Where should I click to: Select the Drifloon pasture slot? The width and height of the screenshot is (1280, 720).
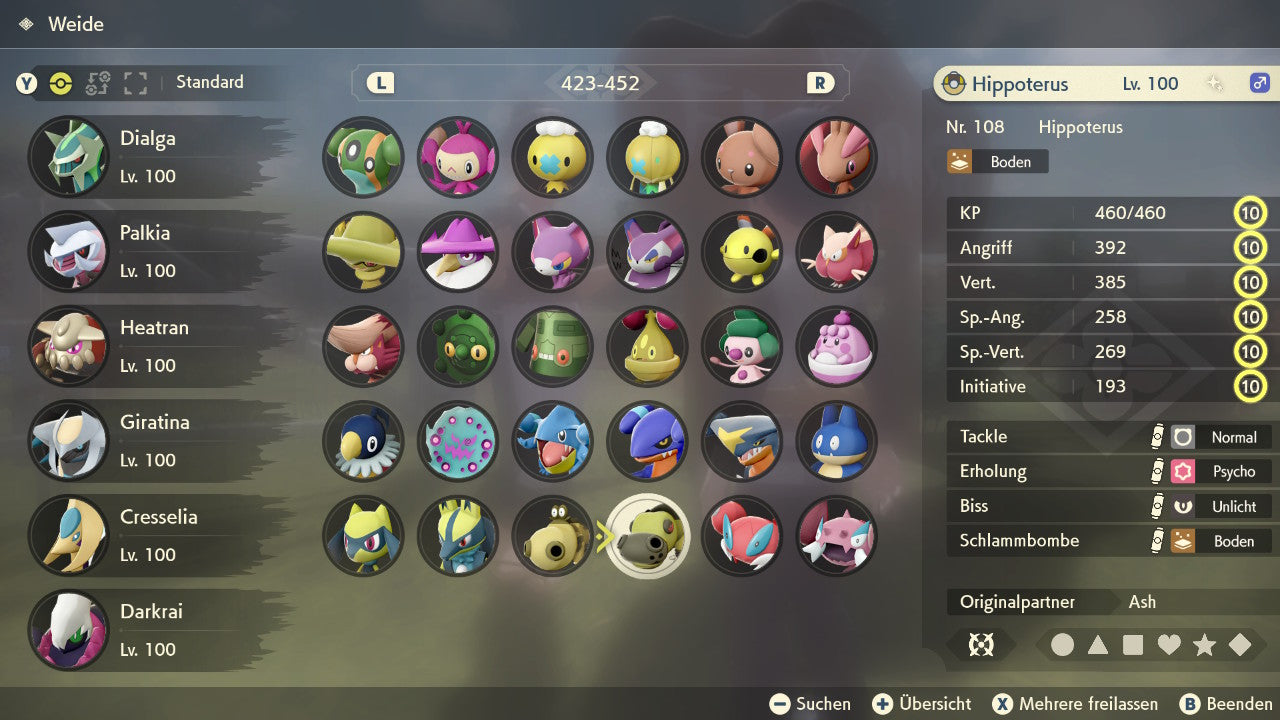coord(553,157)
